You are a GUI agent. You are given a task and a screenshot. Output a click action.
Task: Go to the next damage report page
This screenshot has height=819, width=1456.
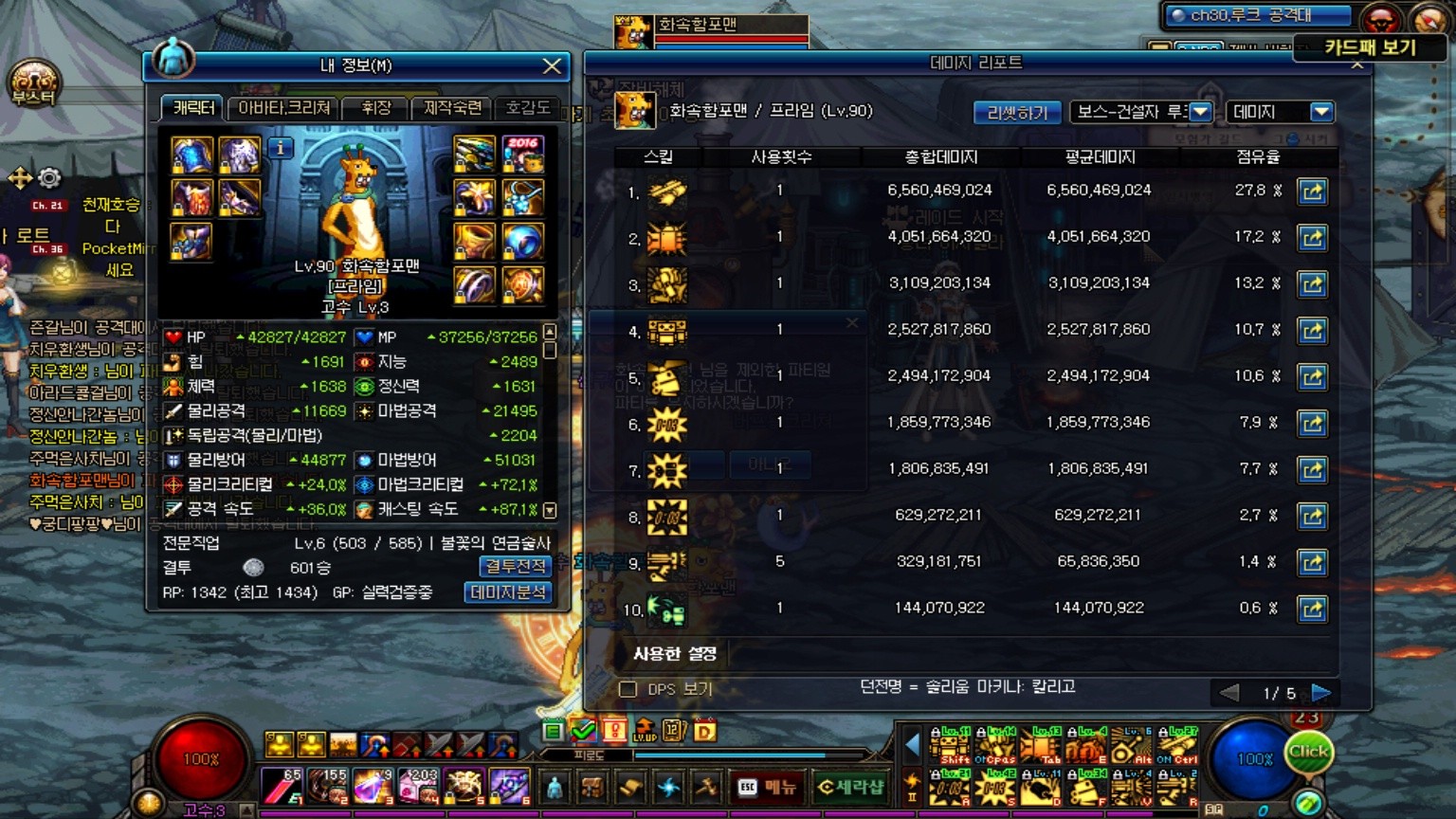[x=1320, y=693]
